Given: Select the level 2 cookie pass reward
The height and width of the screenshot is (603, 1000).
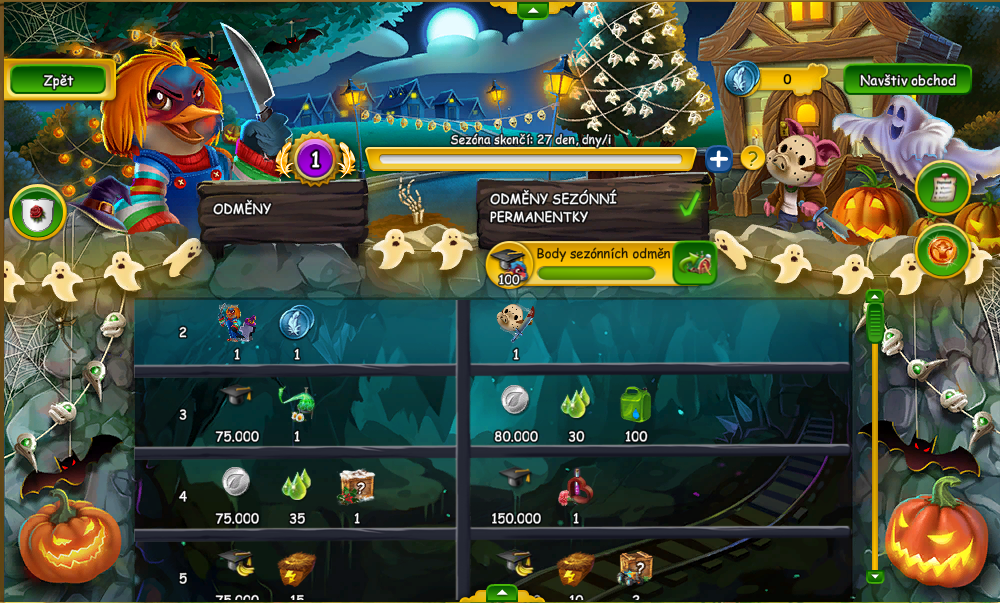Looking at the screenshot, I should pos(516,322).
